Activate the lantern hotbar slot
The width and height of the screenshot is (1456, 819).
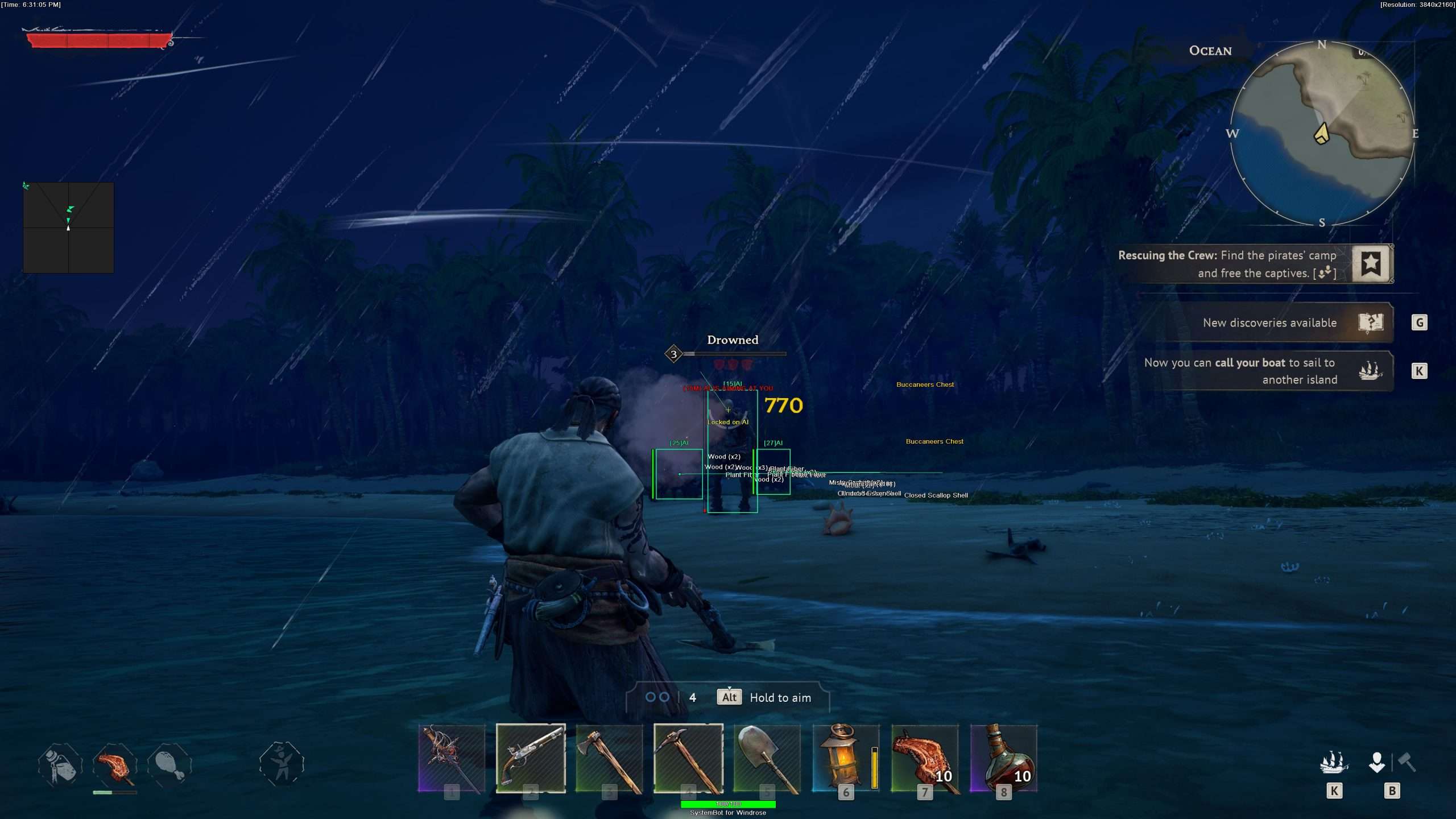tap(846, 758)
